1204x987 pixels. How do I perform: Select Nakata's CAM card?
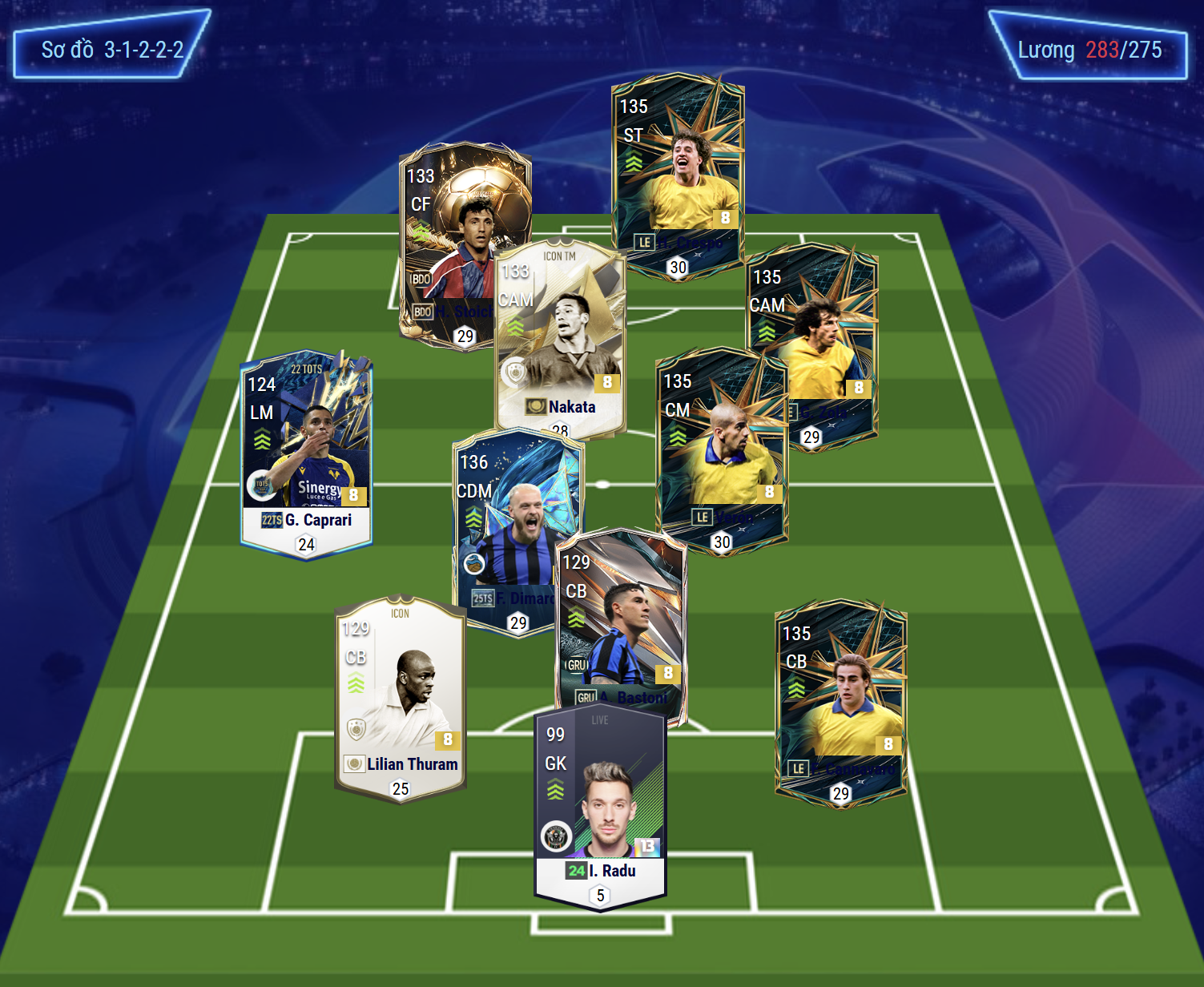pos(561,336)
